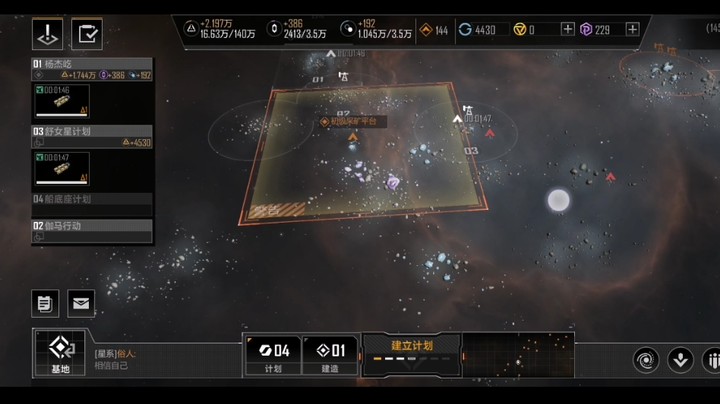
Task: Click the fleet thumbnail with timer 00:01:46
Action: tap(61, 102)
